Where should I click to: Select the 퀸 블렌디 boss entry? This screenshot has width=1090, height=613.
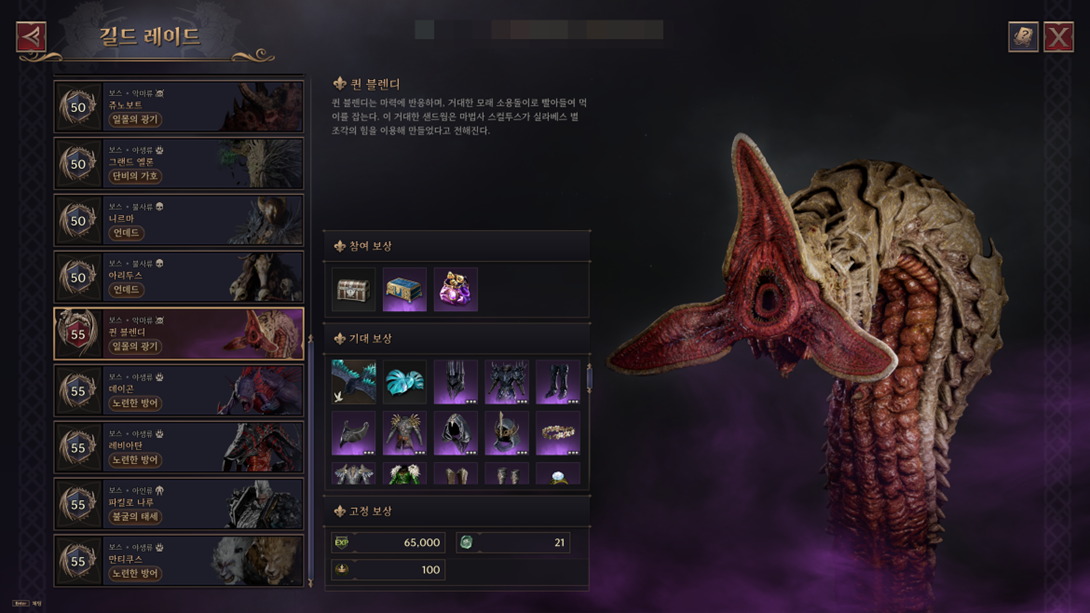coord(179,333)
